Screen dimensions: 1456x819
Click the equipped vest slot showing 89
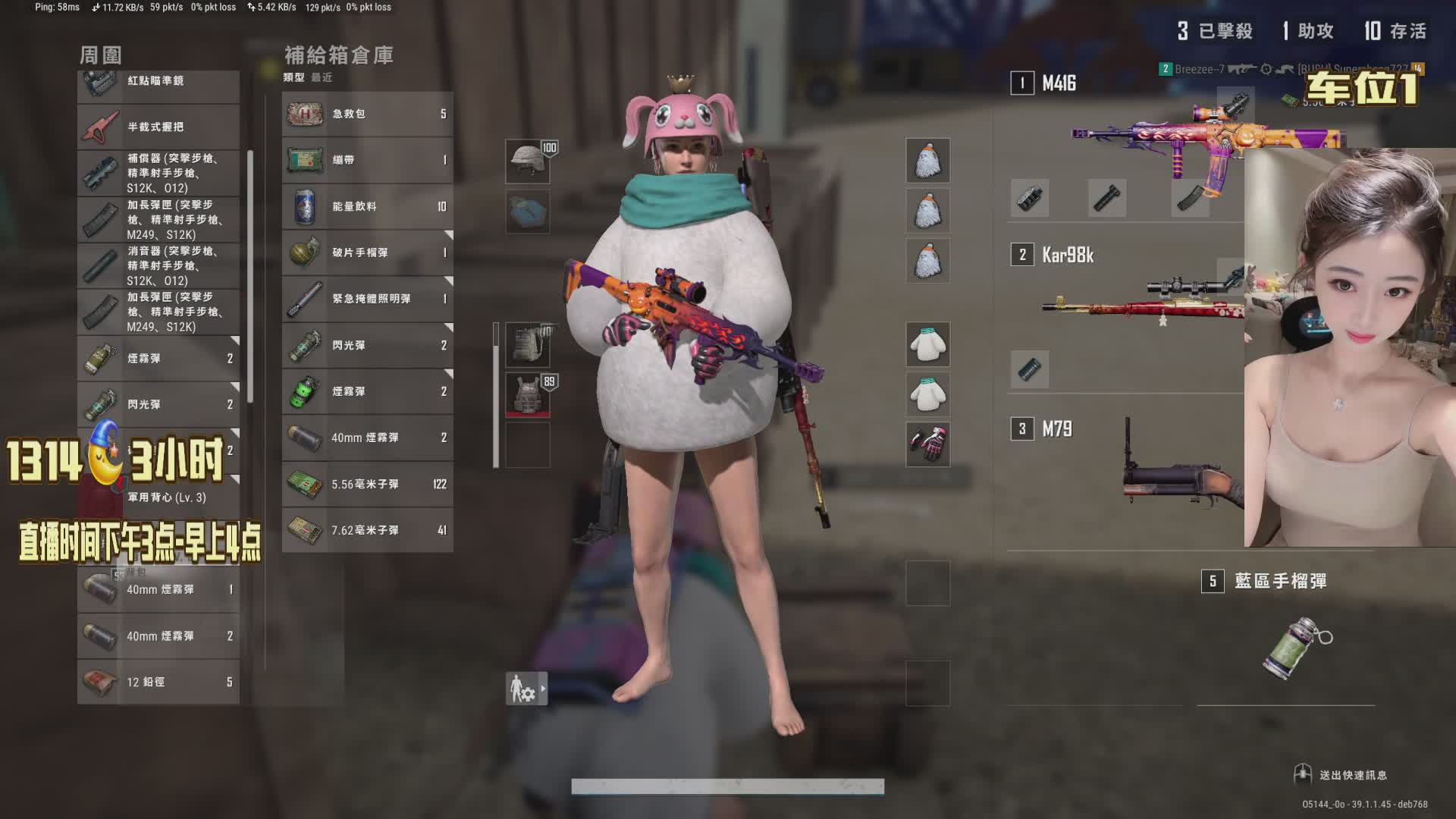[528, 394]
